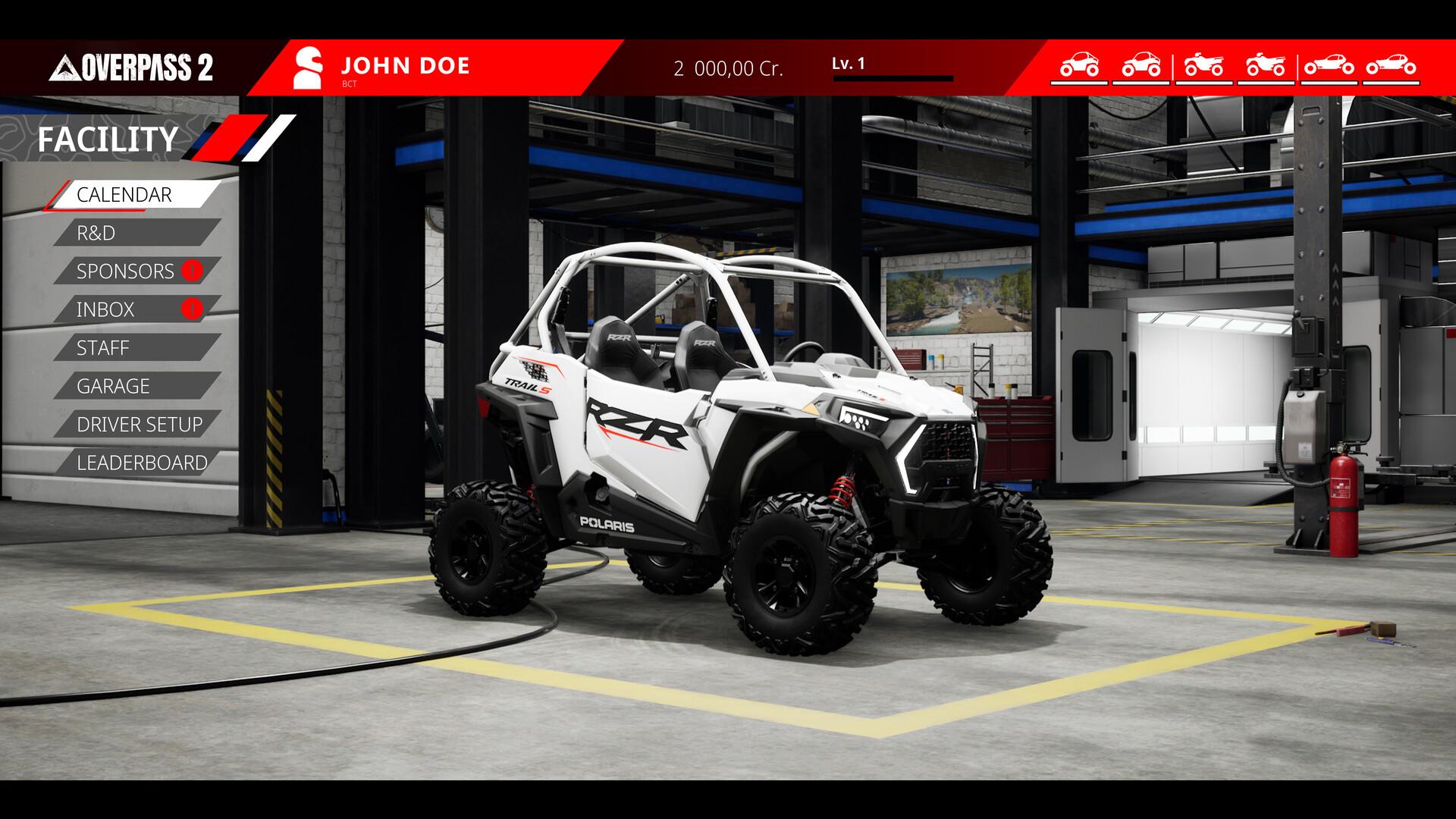Choose Driver Setup
Image resolution: width=1456 pixels, height=819 pixels.
pyautogui.click(x=140, y=425)
